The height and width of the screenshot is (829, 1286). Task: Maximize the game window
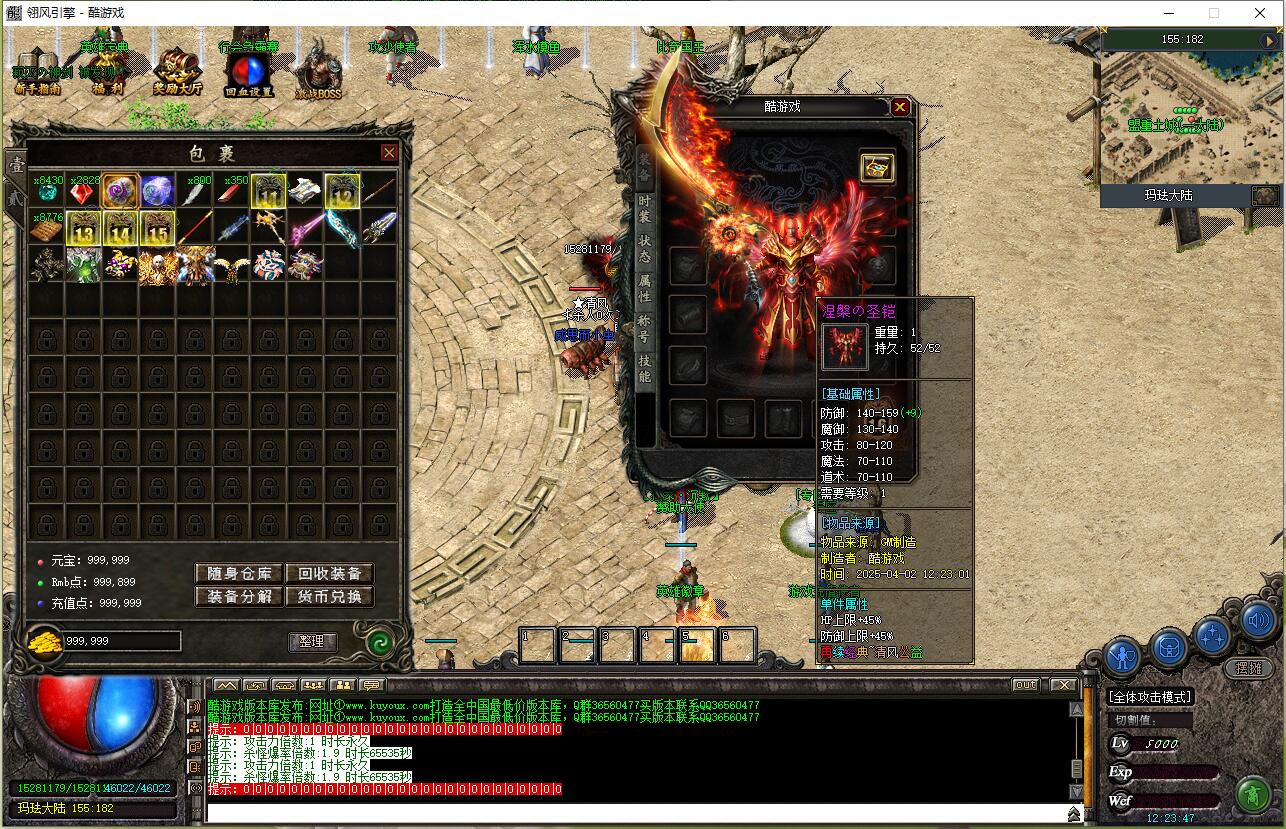click(x=1214, y=13)
